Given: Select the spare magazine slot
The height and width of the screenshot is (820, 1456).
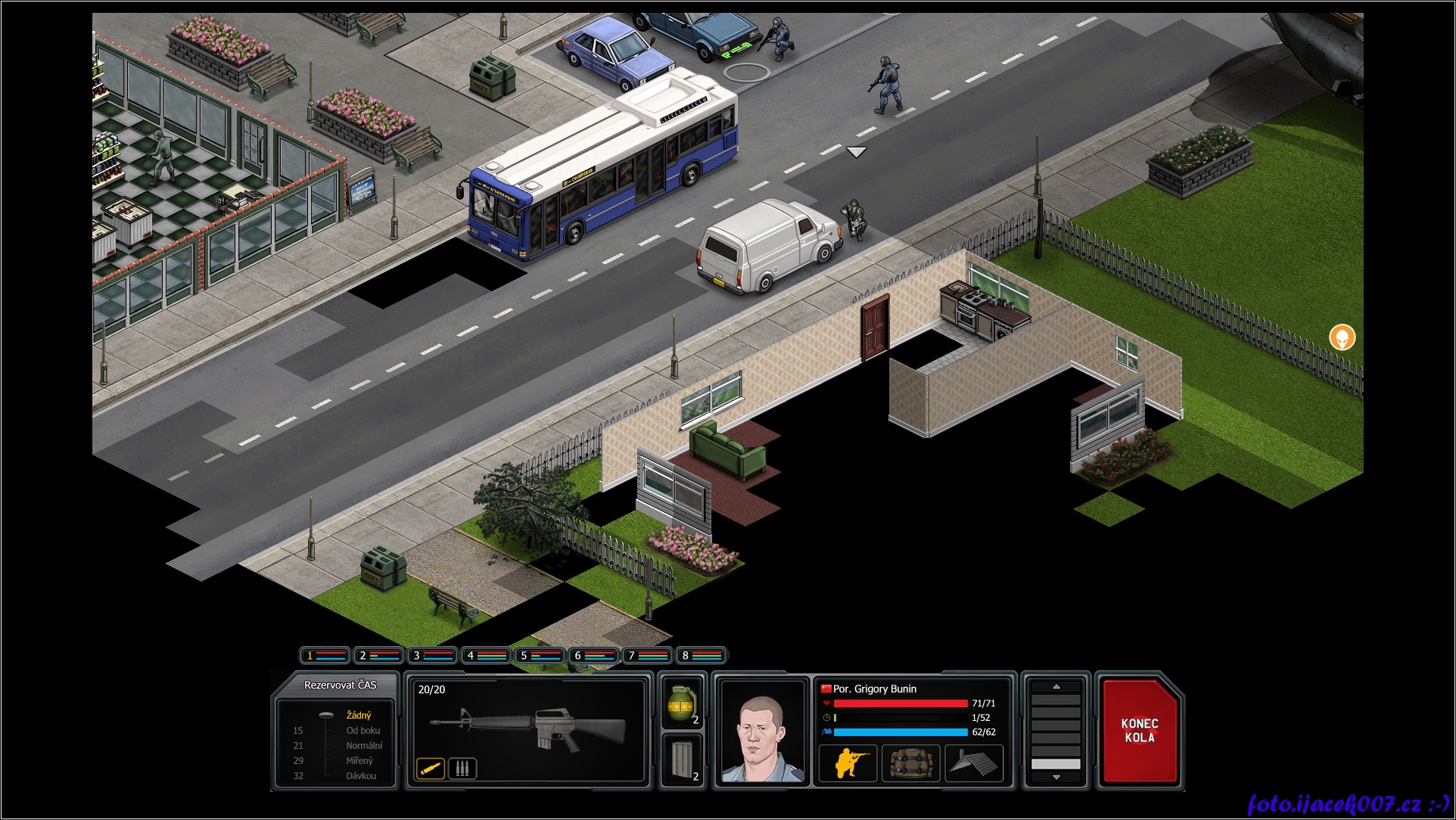Looking at the screenshot, I should point(682,761).
